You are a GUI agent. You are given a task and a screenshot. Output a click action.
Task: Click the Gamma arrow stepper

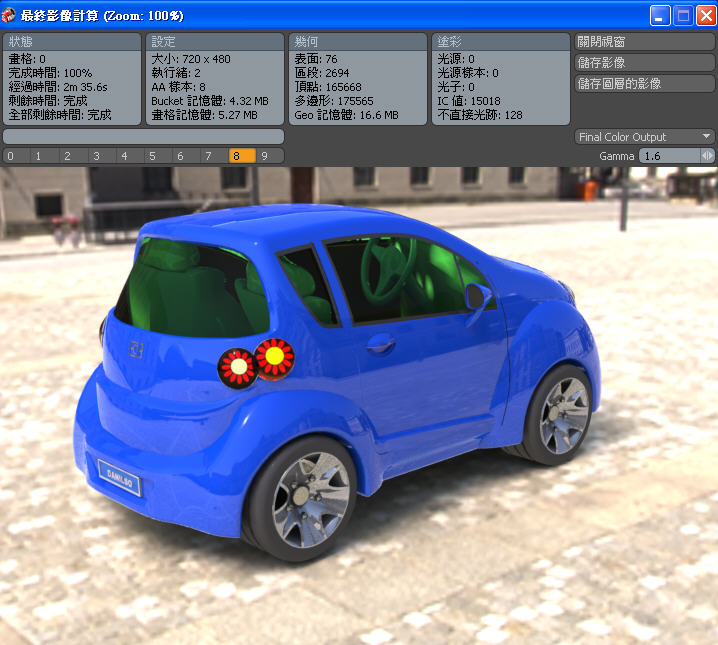(707, 156)
